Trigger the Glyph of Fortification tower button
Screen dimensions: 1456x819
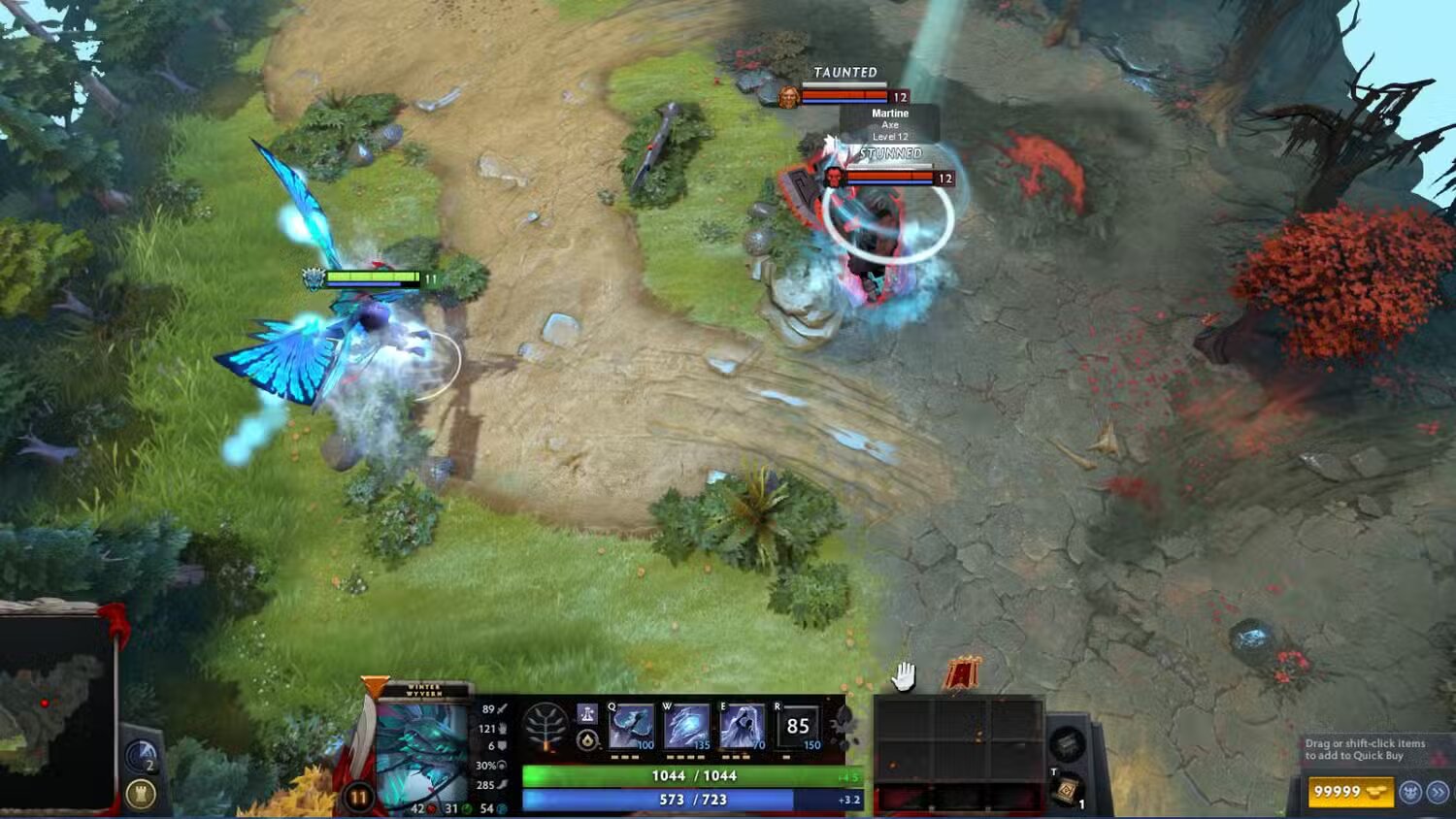click(141, 795)
